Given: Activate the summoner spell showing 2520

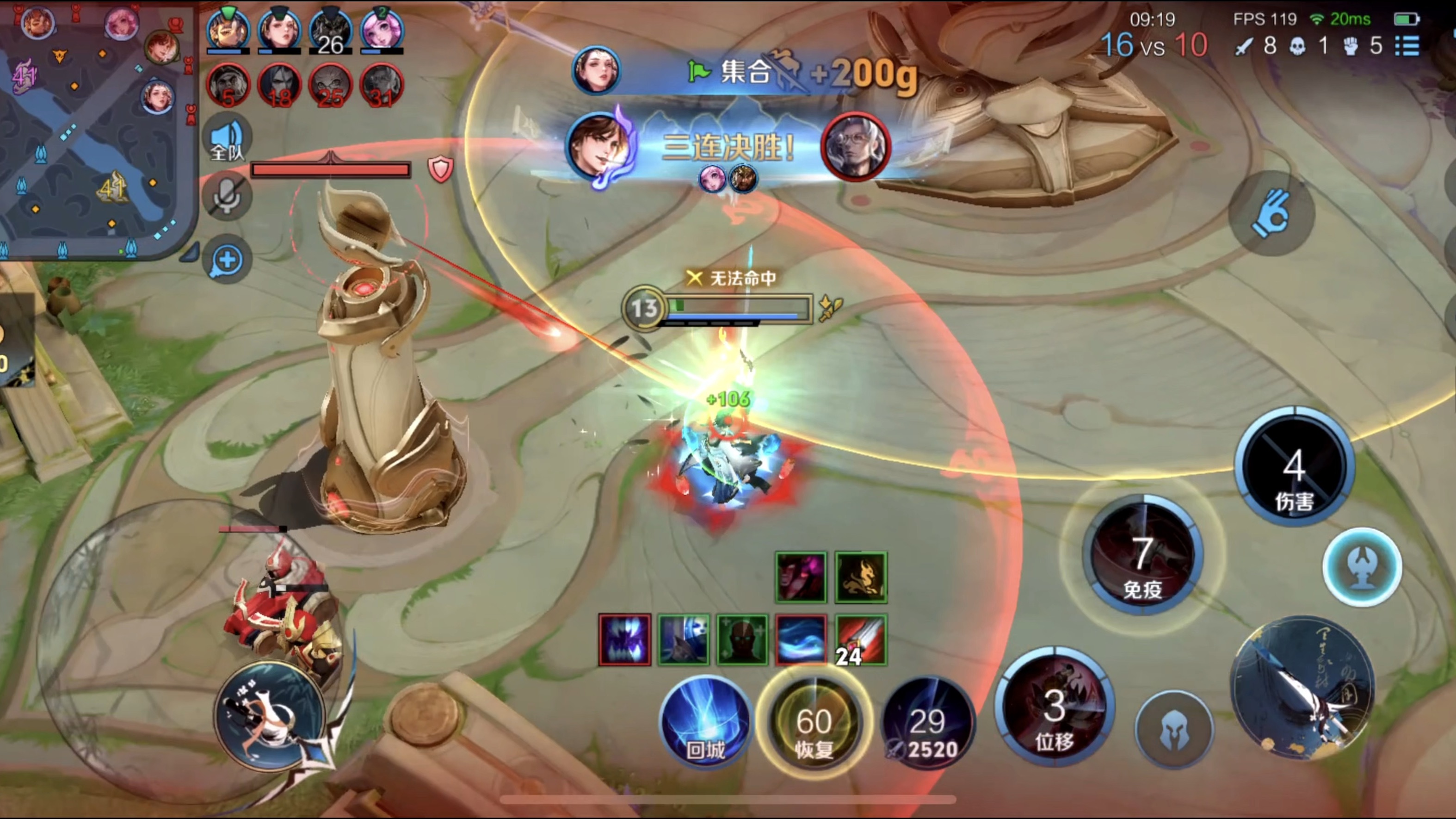Looking at the screenshot, I should (928, 723).
